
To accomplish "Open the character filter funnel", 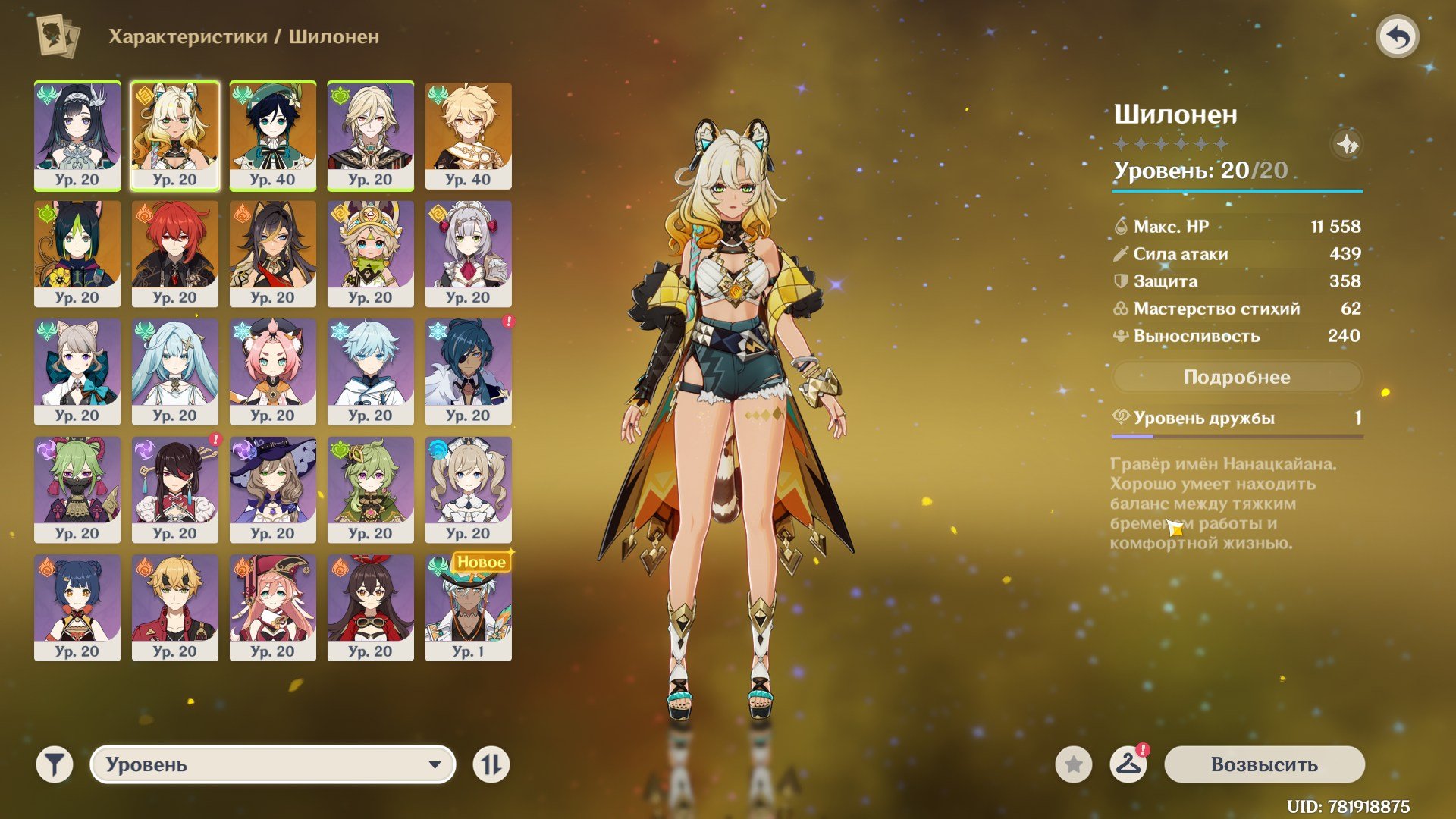I will pyautogui.click(x=55, y=764).
